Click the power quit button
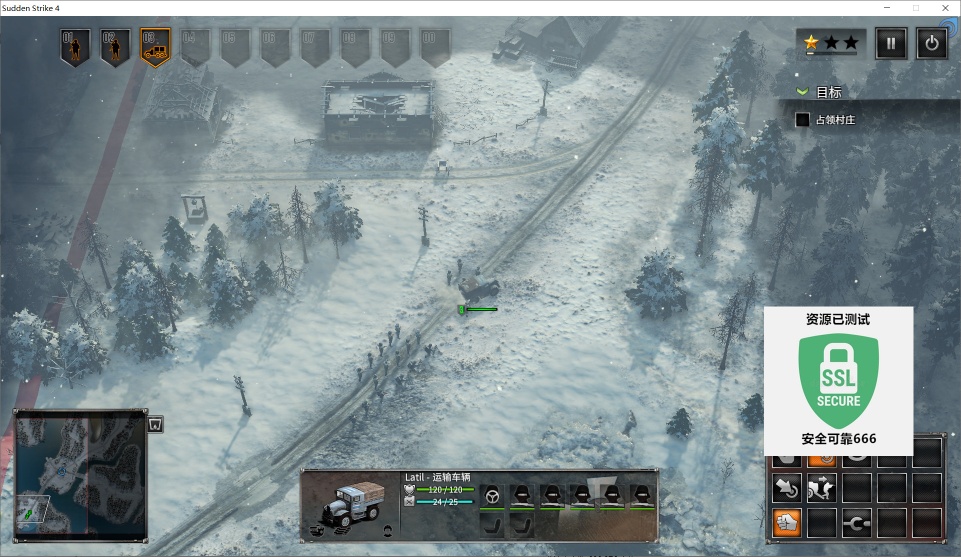Viewport: 961px width, 557px height. [931, 44]
